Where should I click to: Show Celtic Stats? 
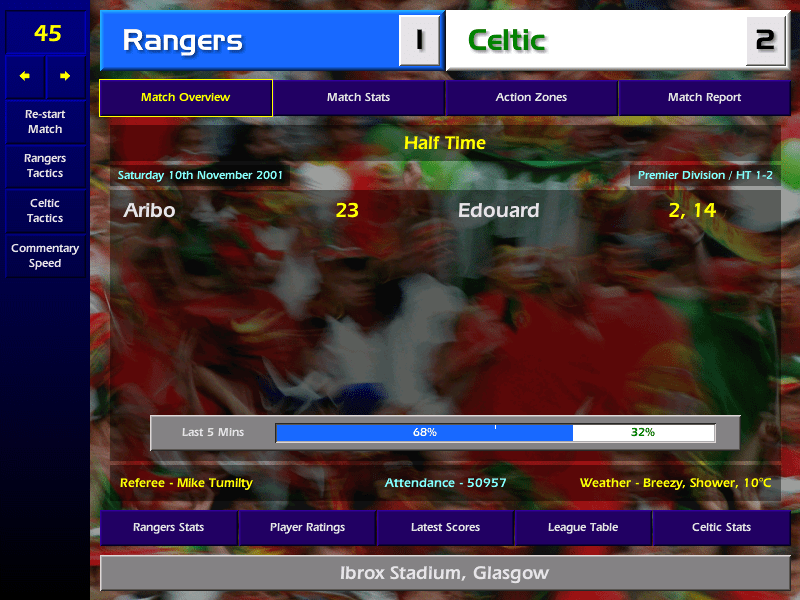(x=721, y=527)
